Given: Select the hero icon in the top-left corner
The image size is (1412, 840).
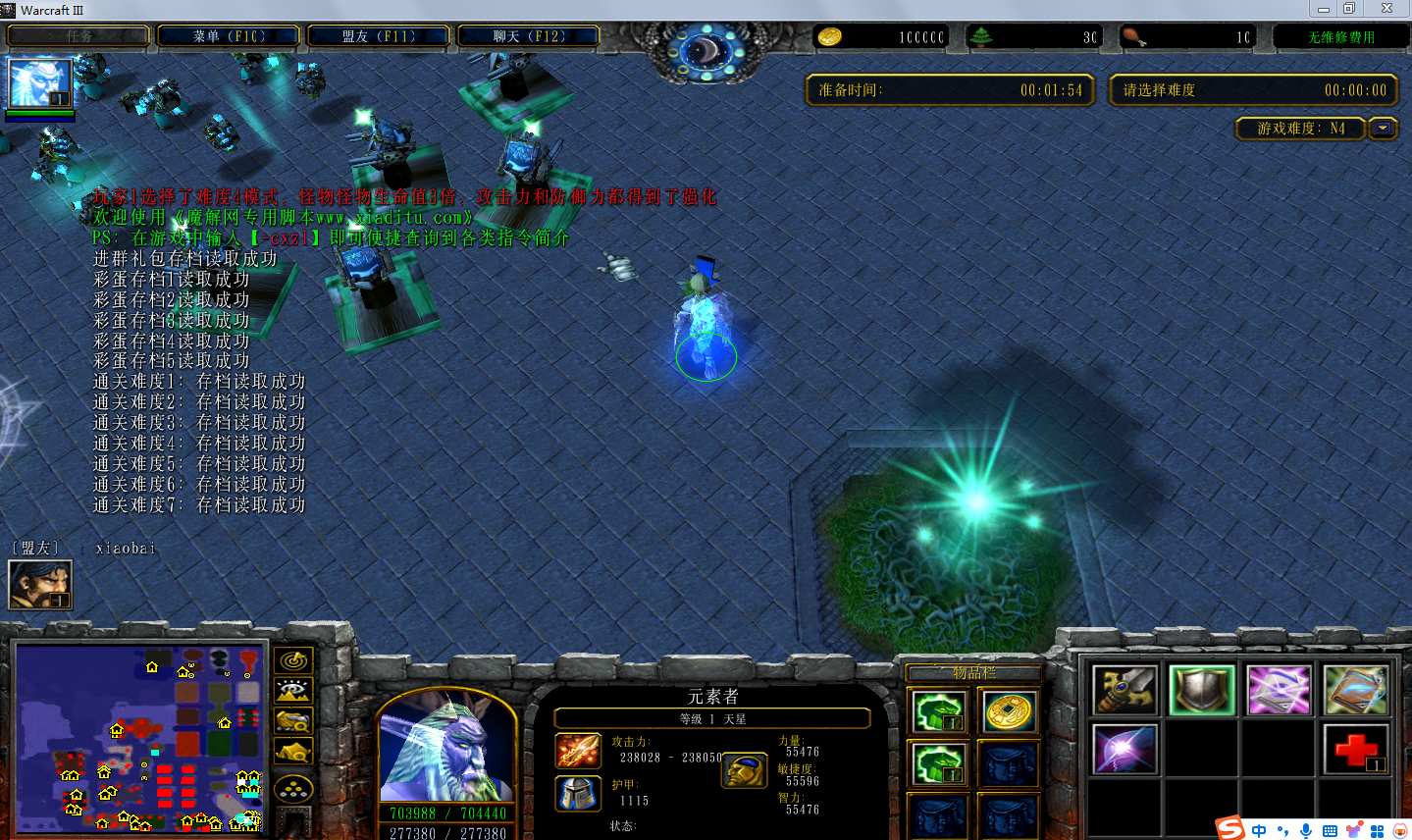Looking at the screenshot, I should pyautogui.click(x=39, y=83).
